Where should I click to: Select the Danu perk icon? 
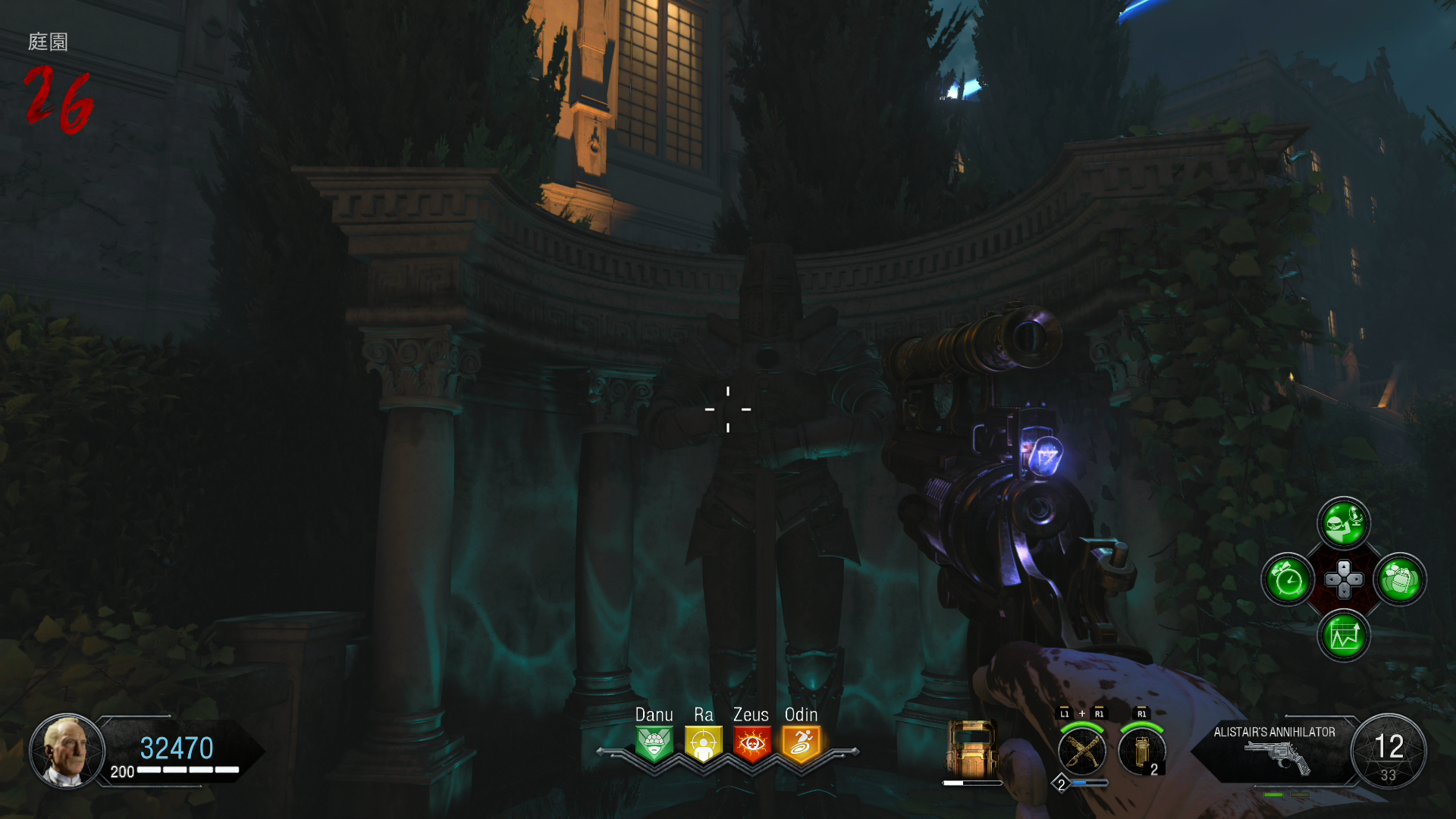[x=654, y=744]
